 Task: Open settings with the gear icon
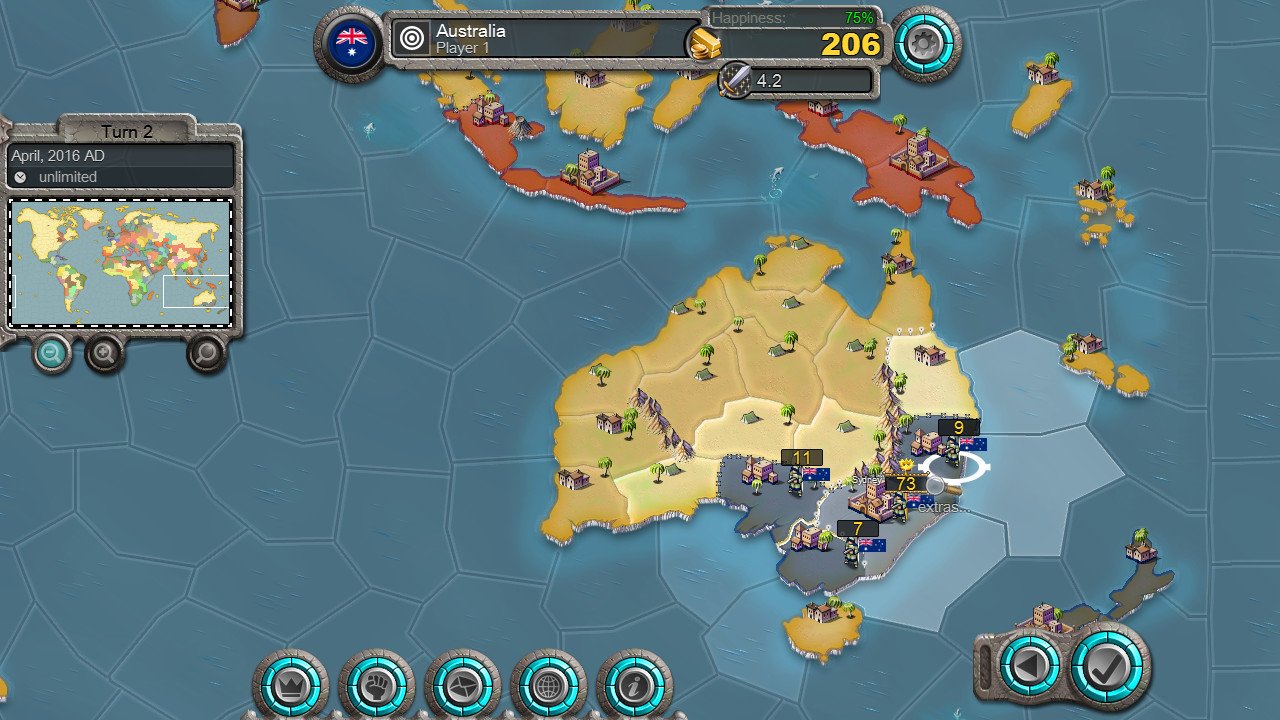pyautogui.click(x=925, y=44)
